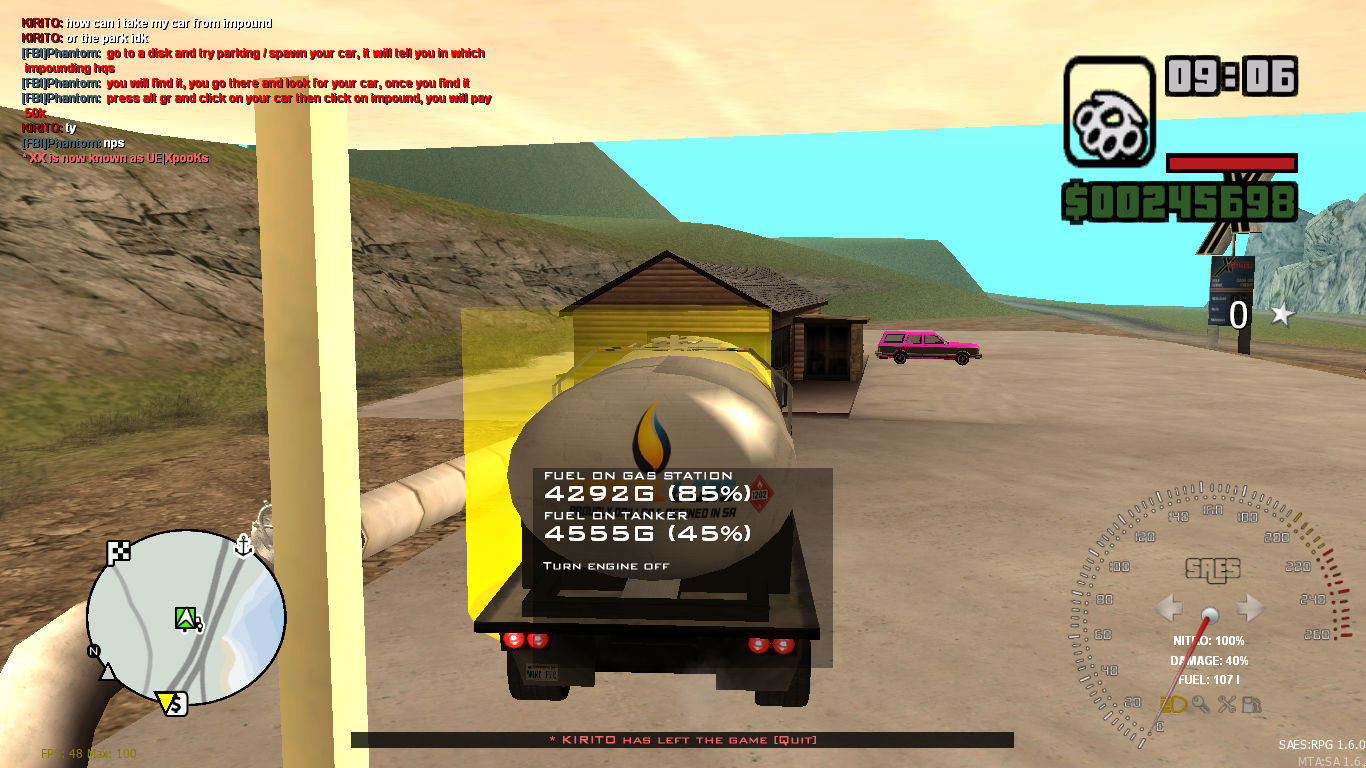Click the key icon to lock the vehicle

[x=1201, y=704]
